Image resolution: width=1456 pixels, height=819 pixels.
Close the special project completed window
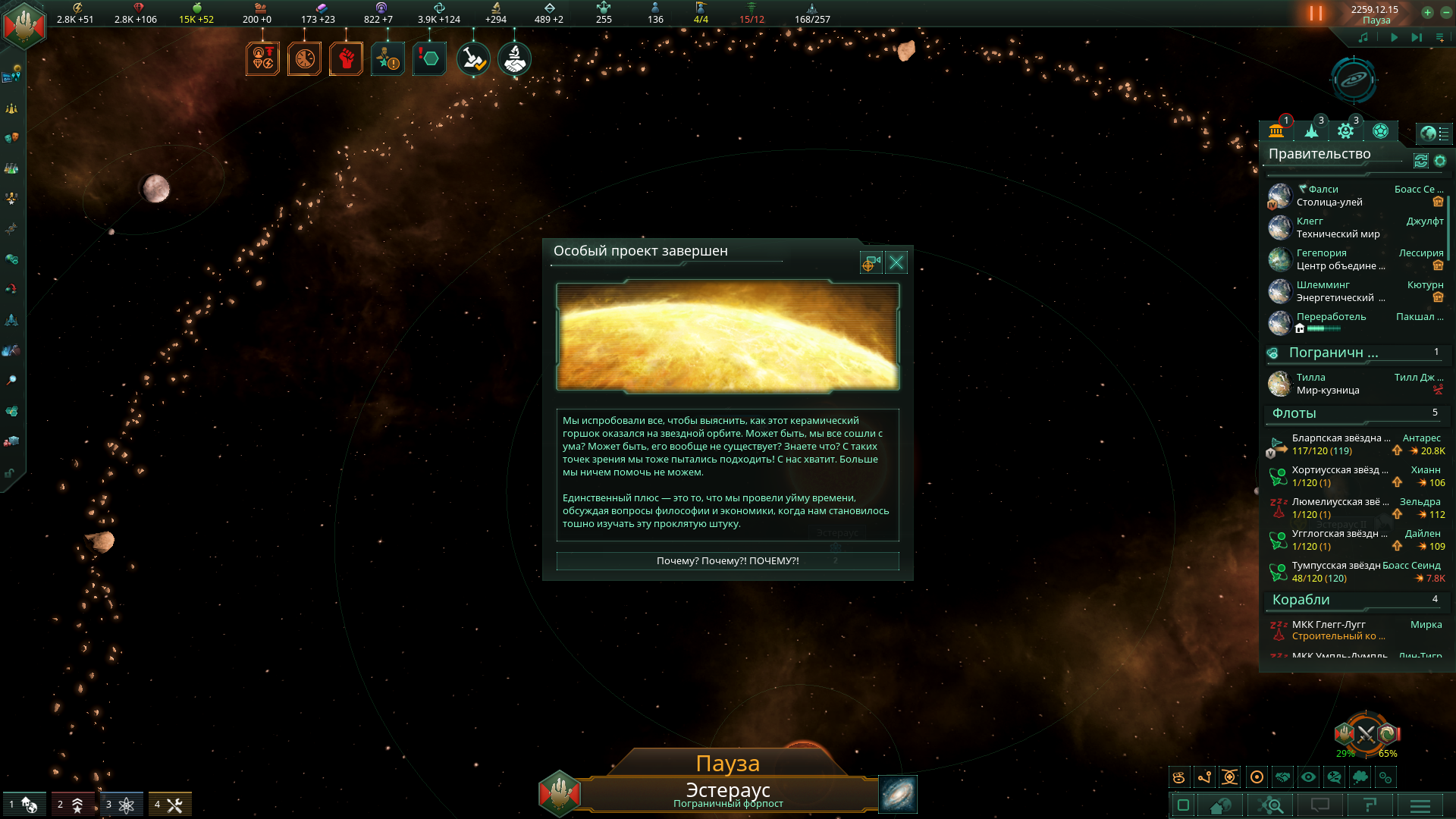(896, 262)
